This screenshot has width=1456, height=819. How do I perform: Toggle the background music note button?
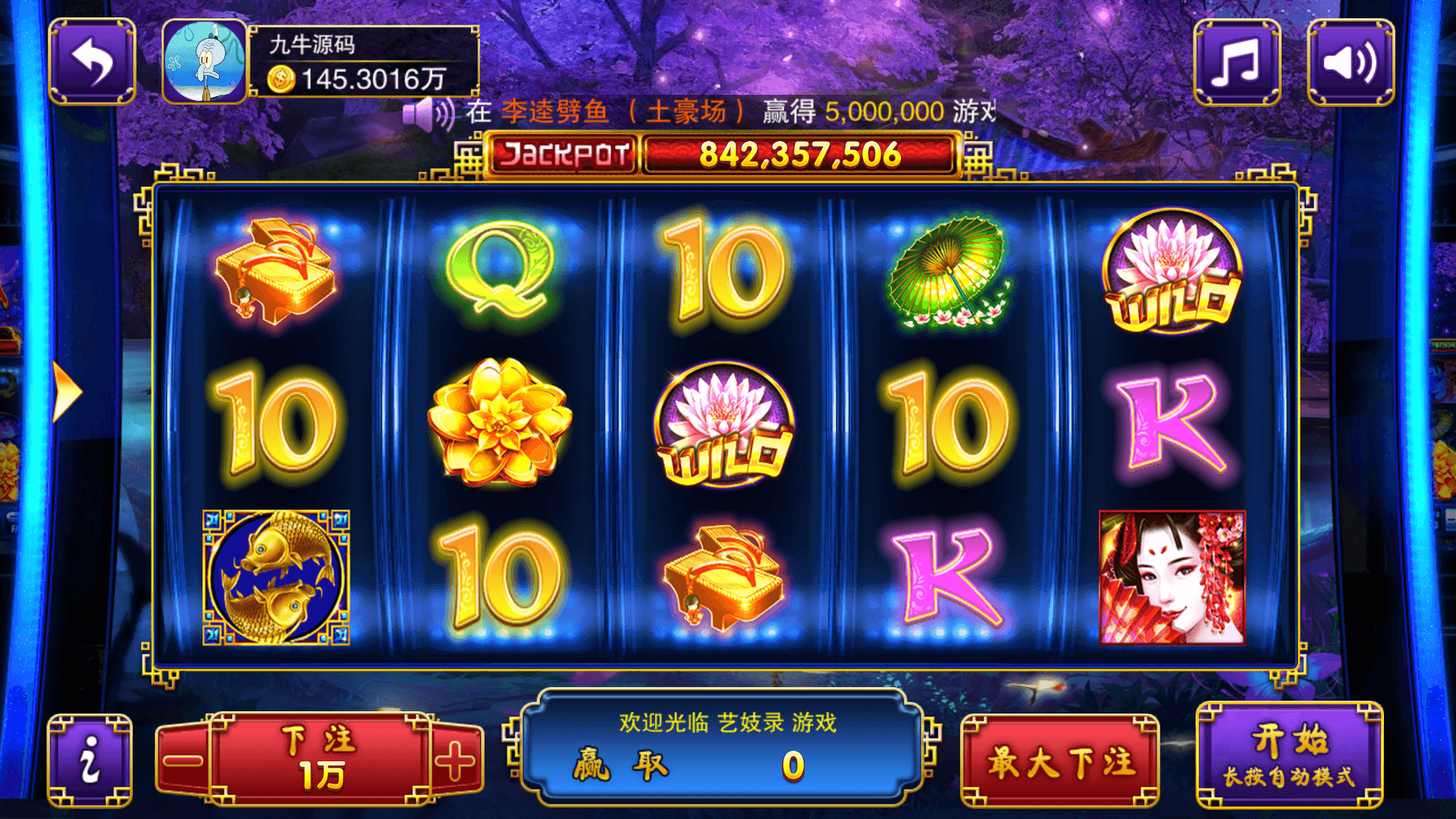[1237, 62]
